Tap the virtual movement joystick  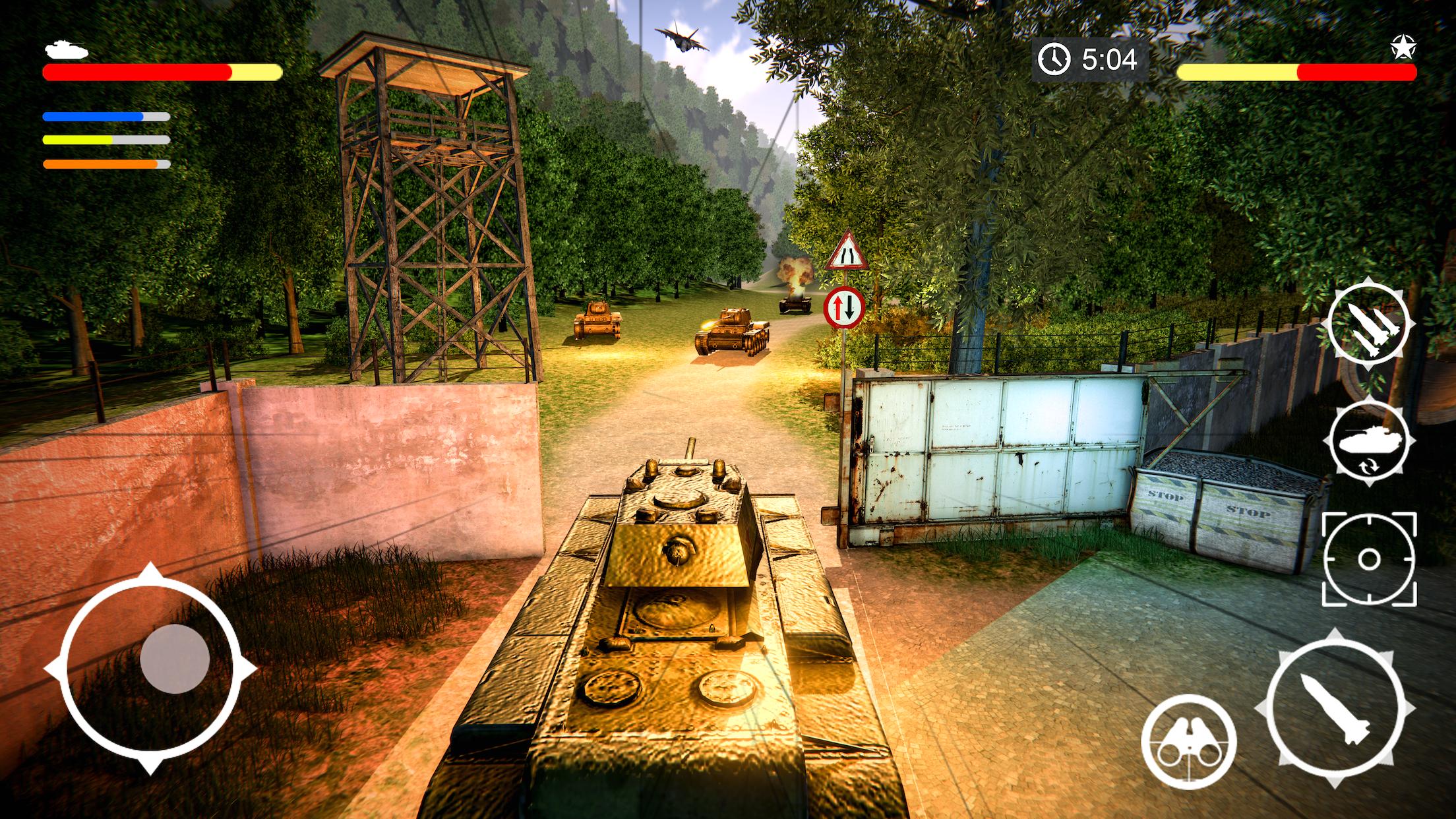[175, 658]
